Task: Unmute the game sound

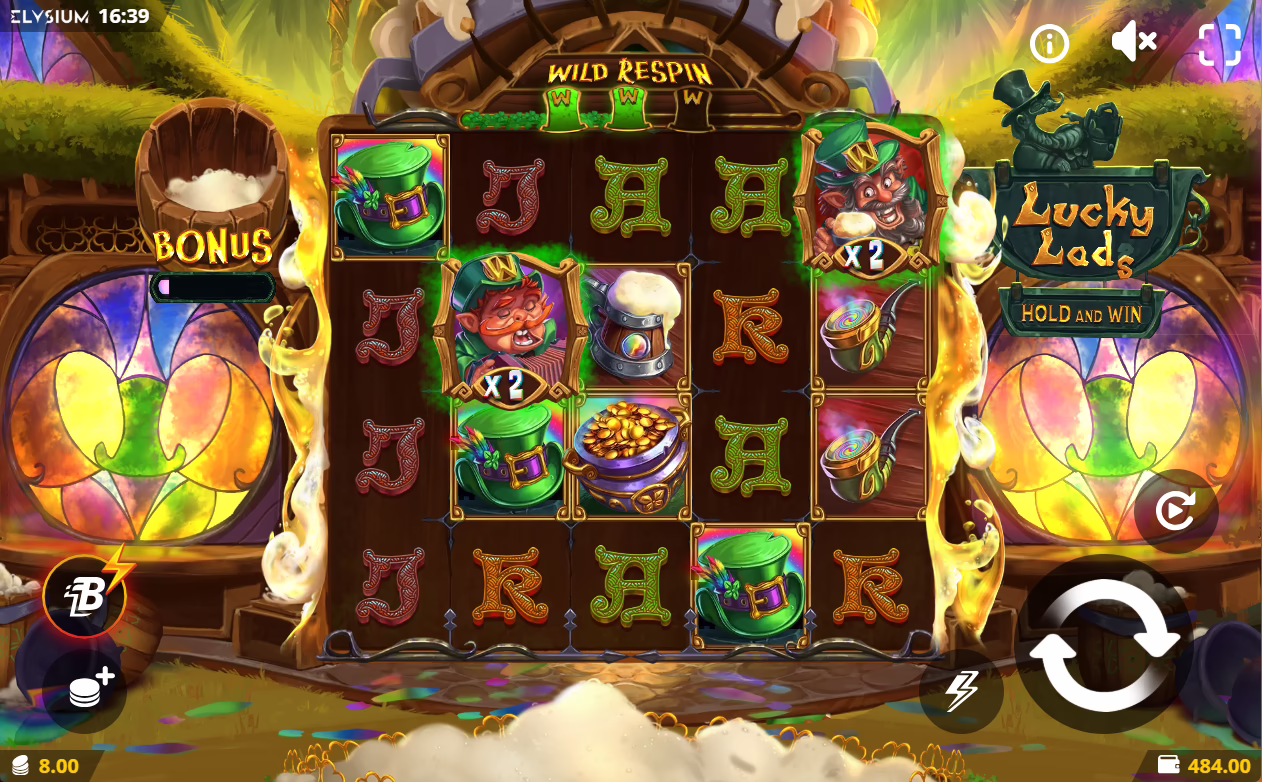Action: [x=1134, y=42]
